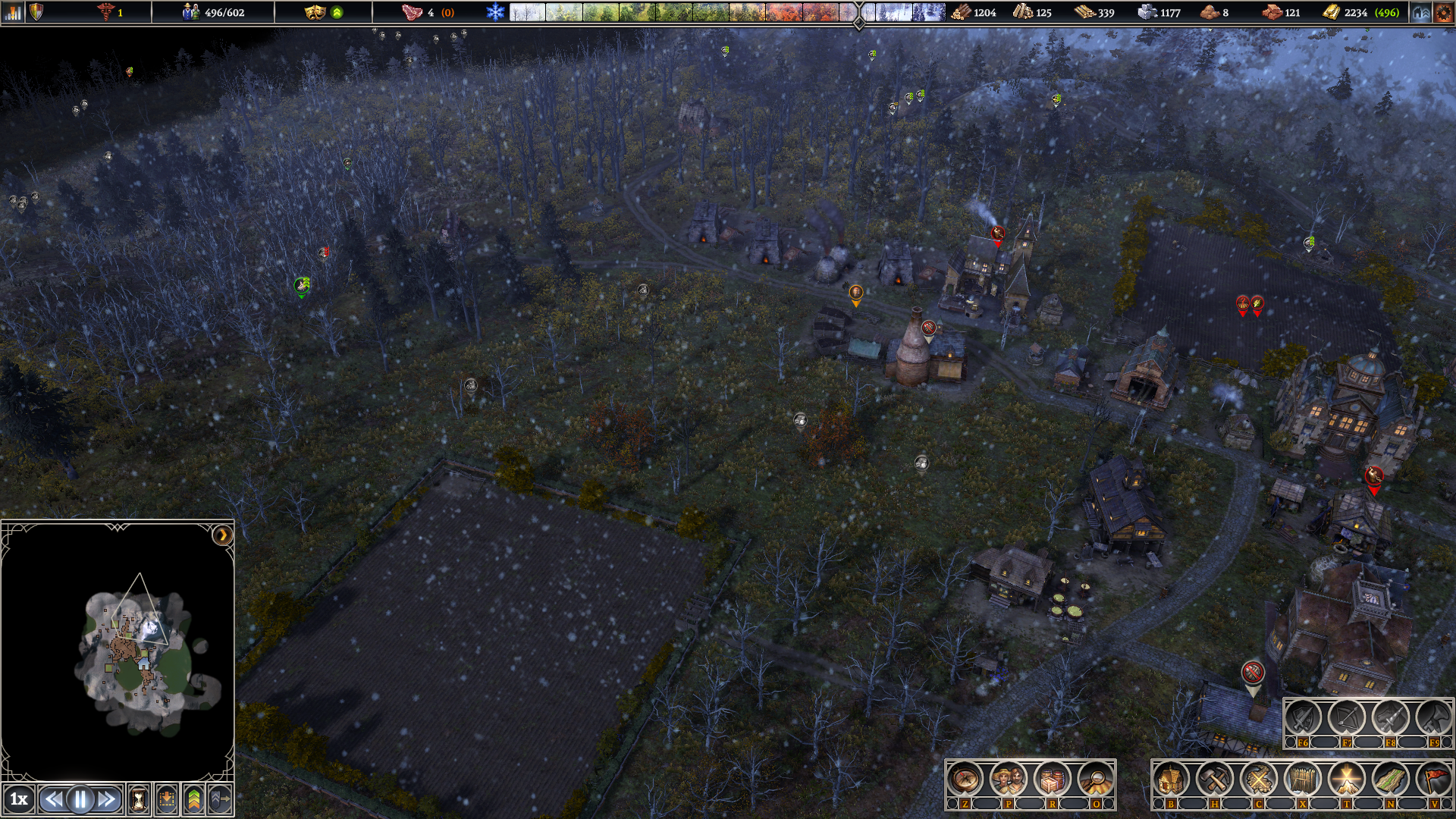Click the hourglass button
Image resolution: width=1456 pixels, height=819 pixels.
tap(139, 799)
